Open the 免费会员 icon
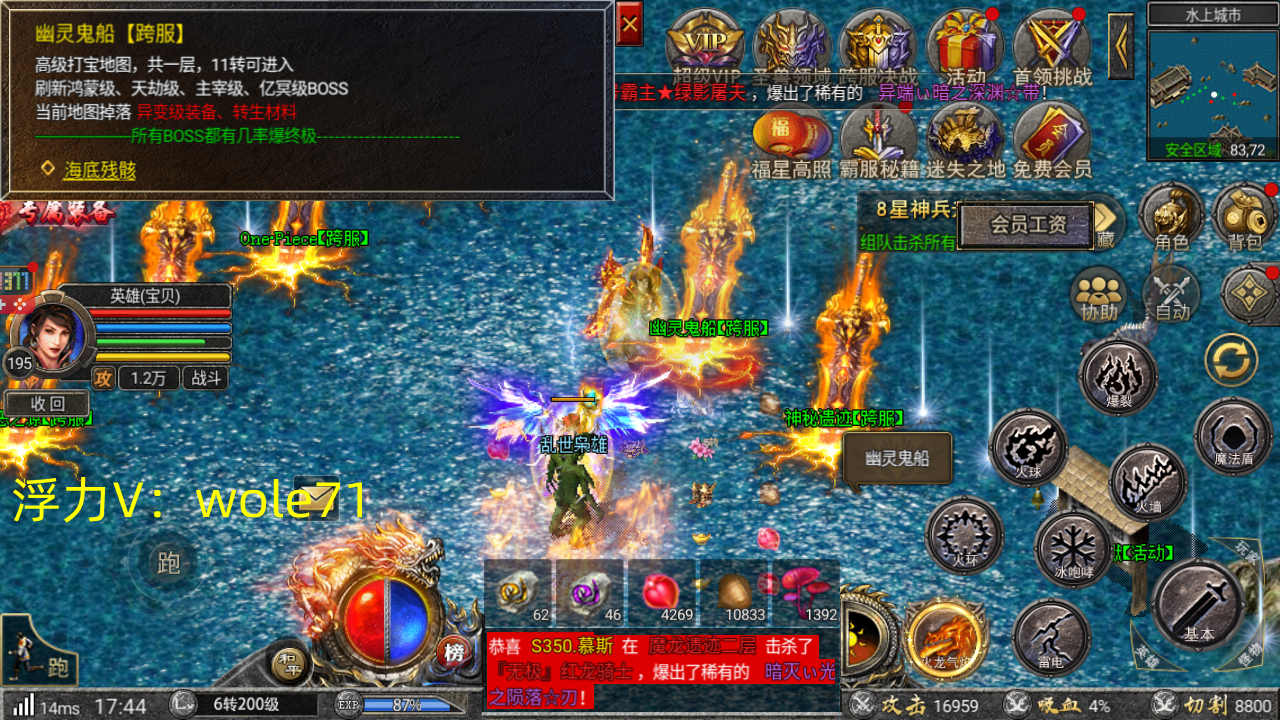This screenshot has height=720, width=1280. click(x=1052, y=142)
